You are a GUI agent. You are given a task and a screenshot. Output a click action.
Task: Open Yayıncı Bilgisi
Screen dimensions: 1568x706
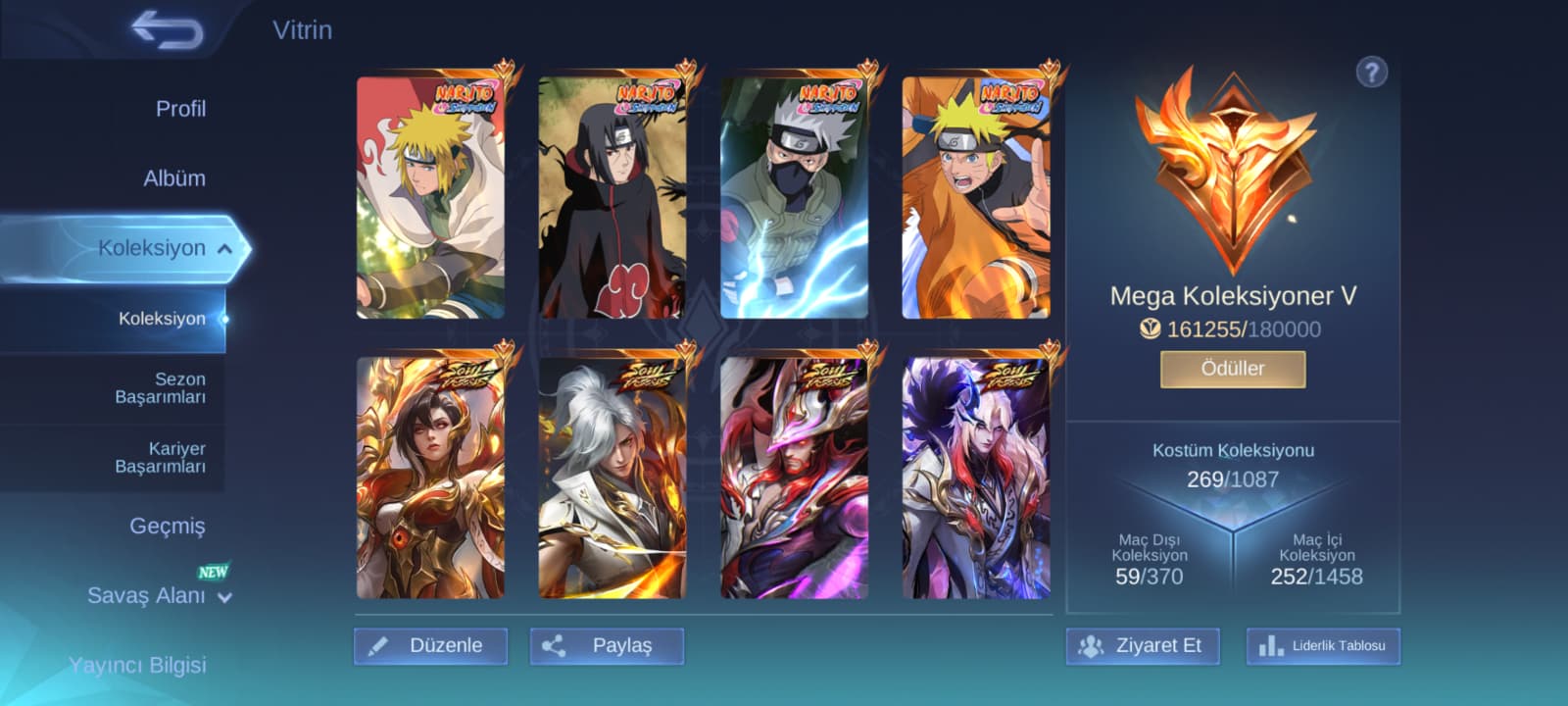(x=137, y=665)
